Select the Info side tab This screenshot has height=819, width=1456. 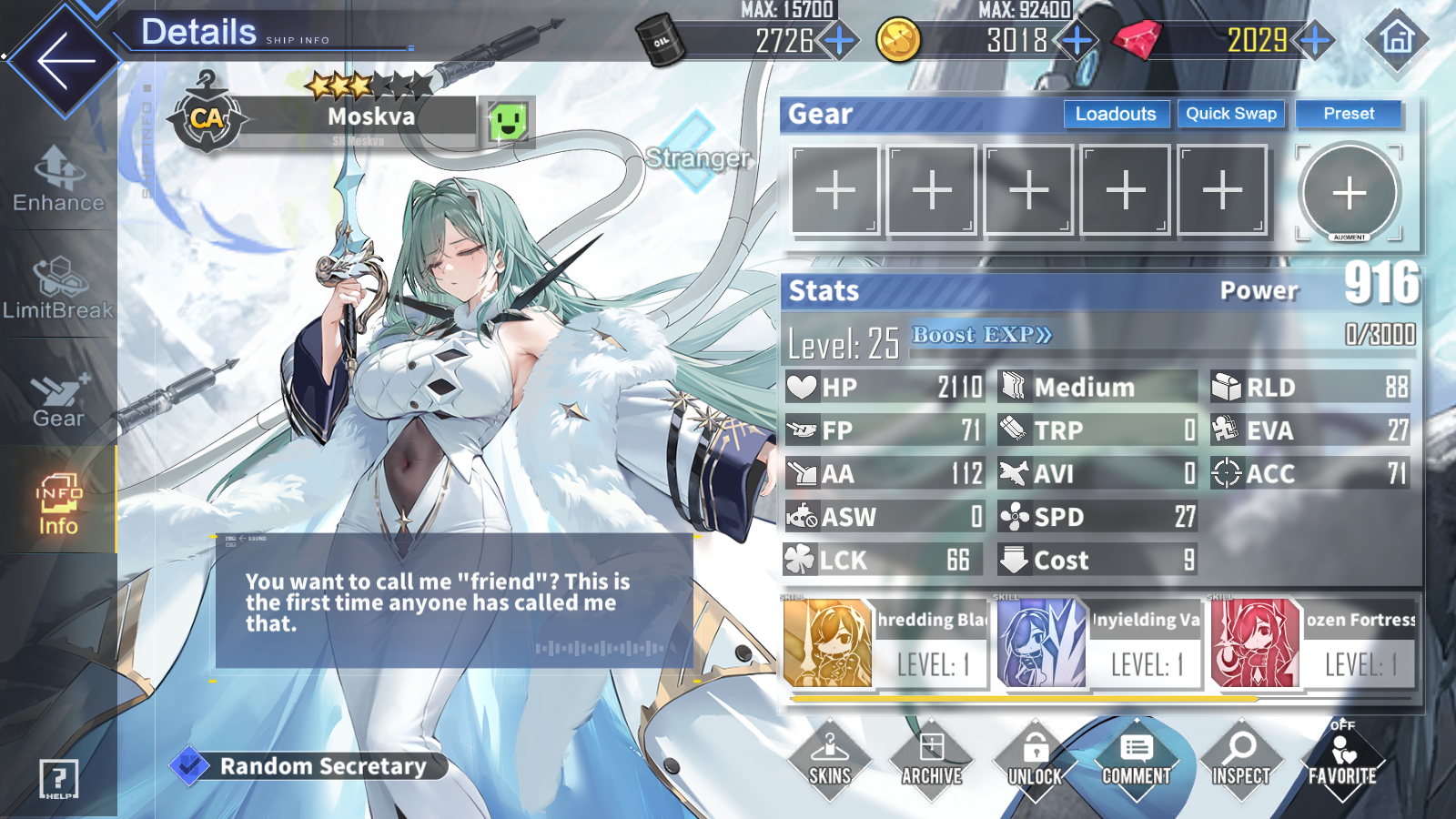[58, 503]
